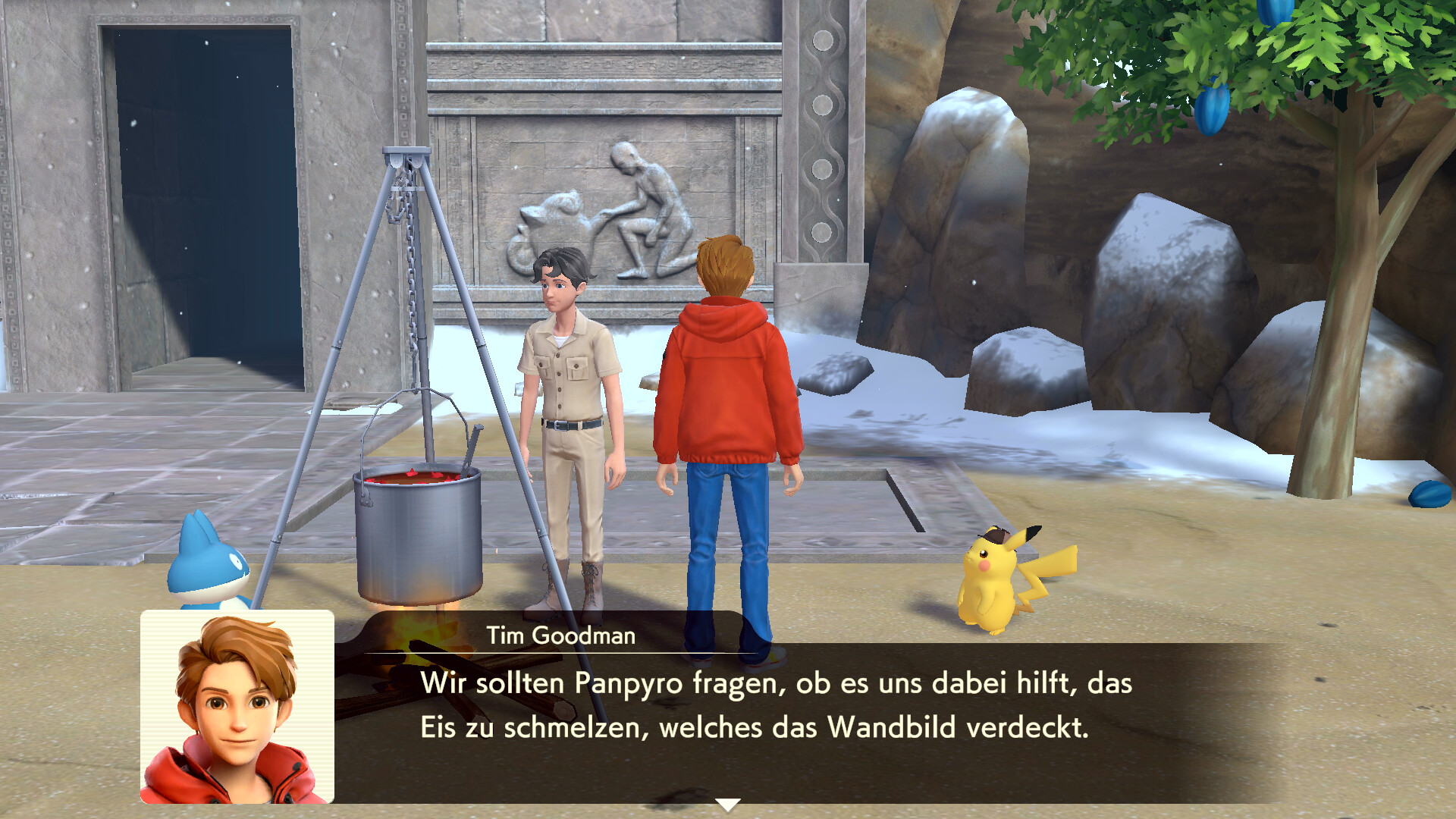Advance dialogue with the white down arrow
1456x819 pixels.
[x=727, y=805]
